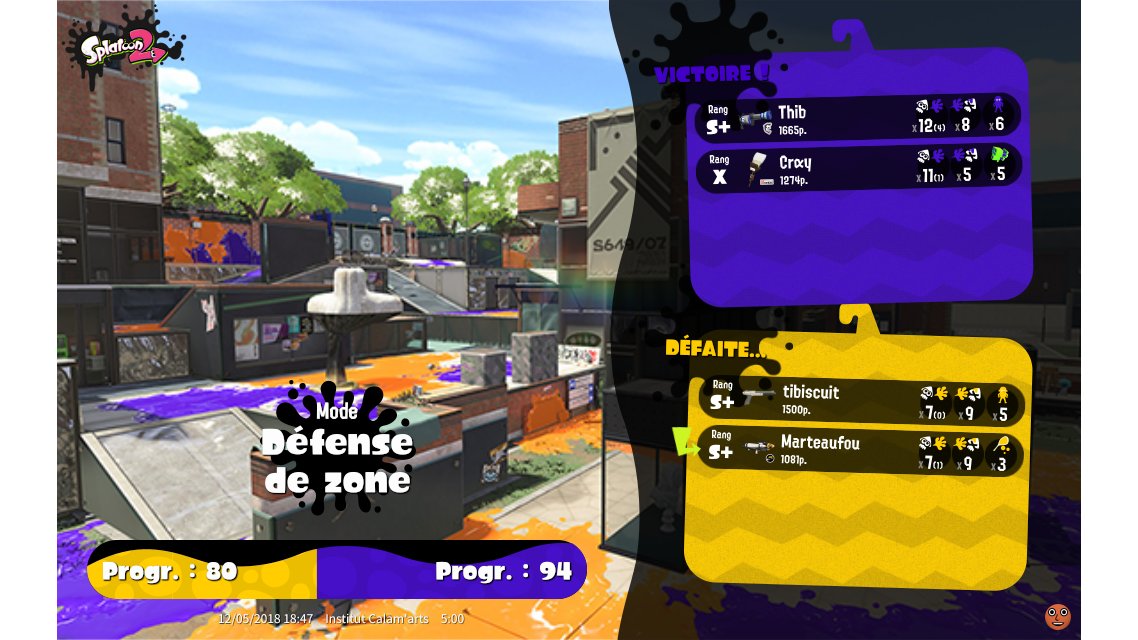Open tibiscuit's result row
Viewport: 1138px width, 640px height.
click(860, 400)
